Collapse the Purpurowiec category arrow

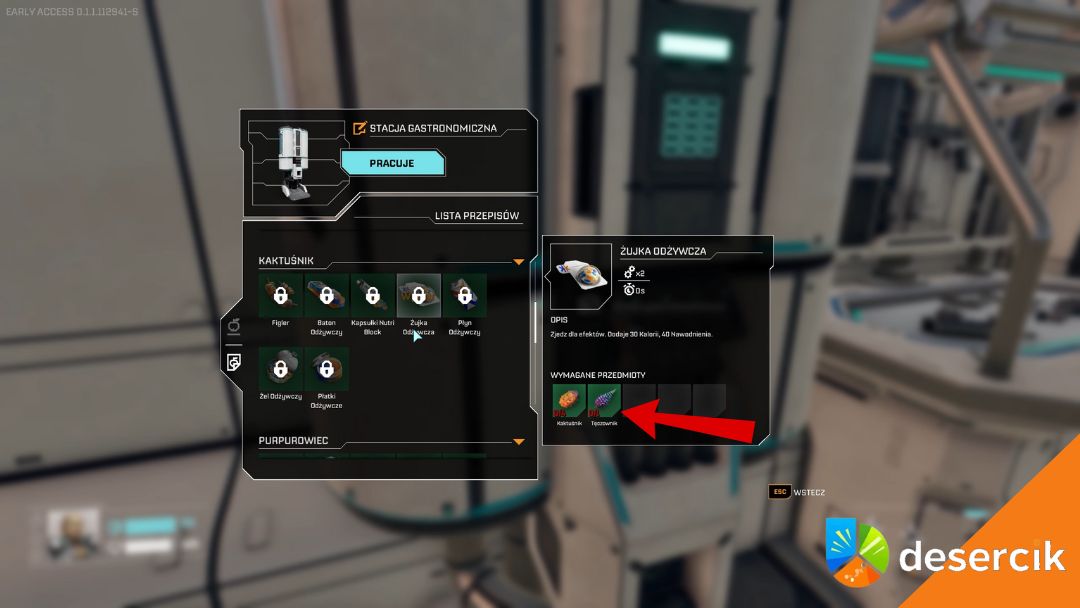tap(518, 441)
